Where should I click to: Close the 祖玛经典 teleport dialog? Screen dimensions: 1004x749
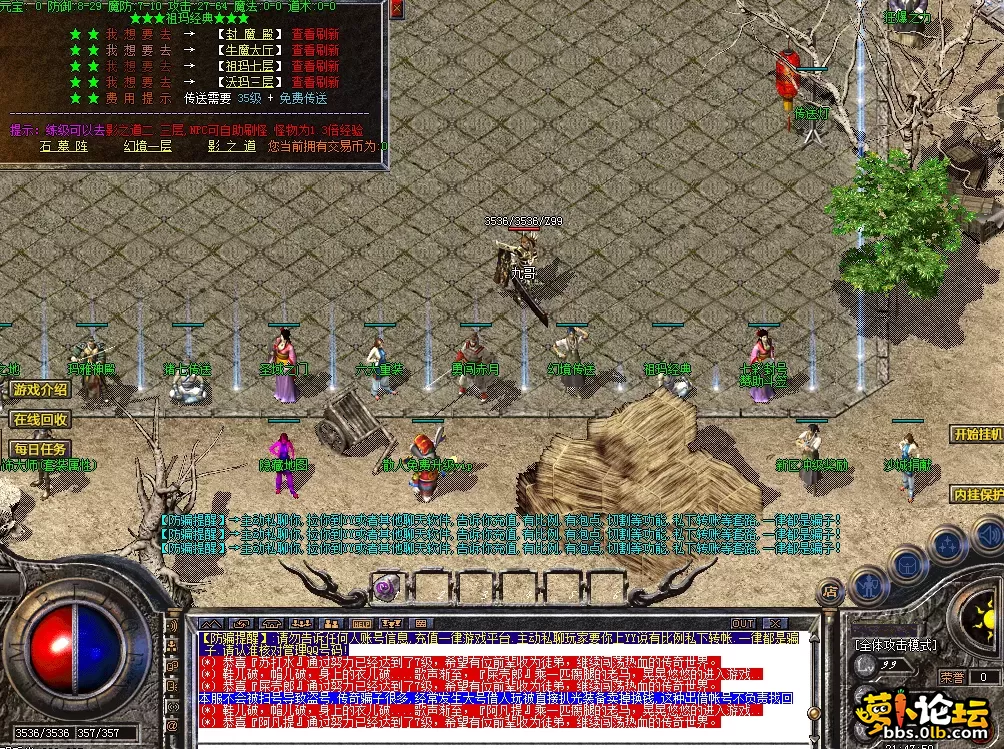click(x=396, y=9)
